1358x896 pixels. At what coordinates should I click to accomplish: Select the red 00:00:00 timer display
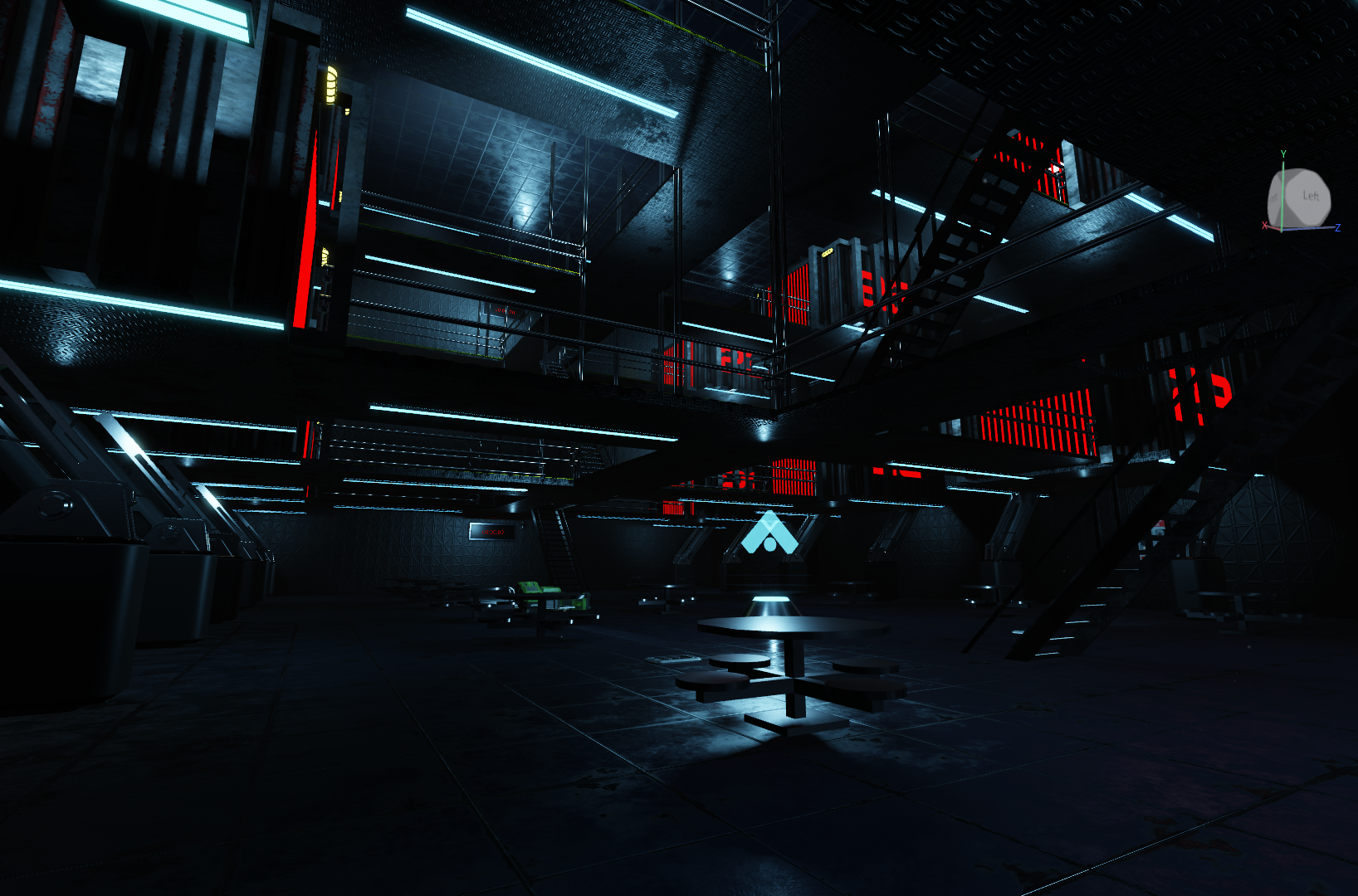[x=494, y=532]
